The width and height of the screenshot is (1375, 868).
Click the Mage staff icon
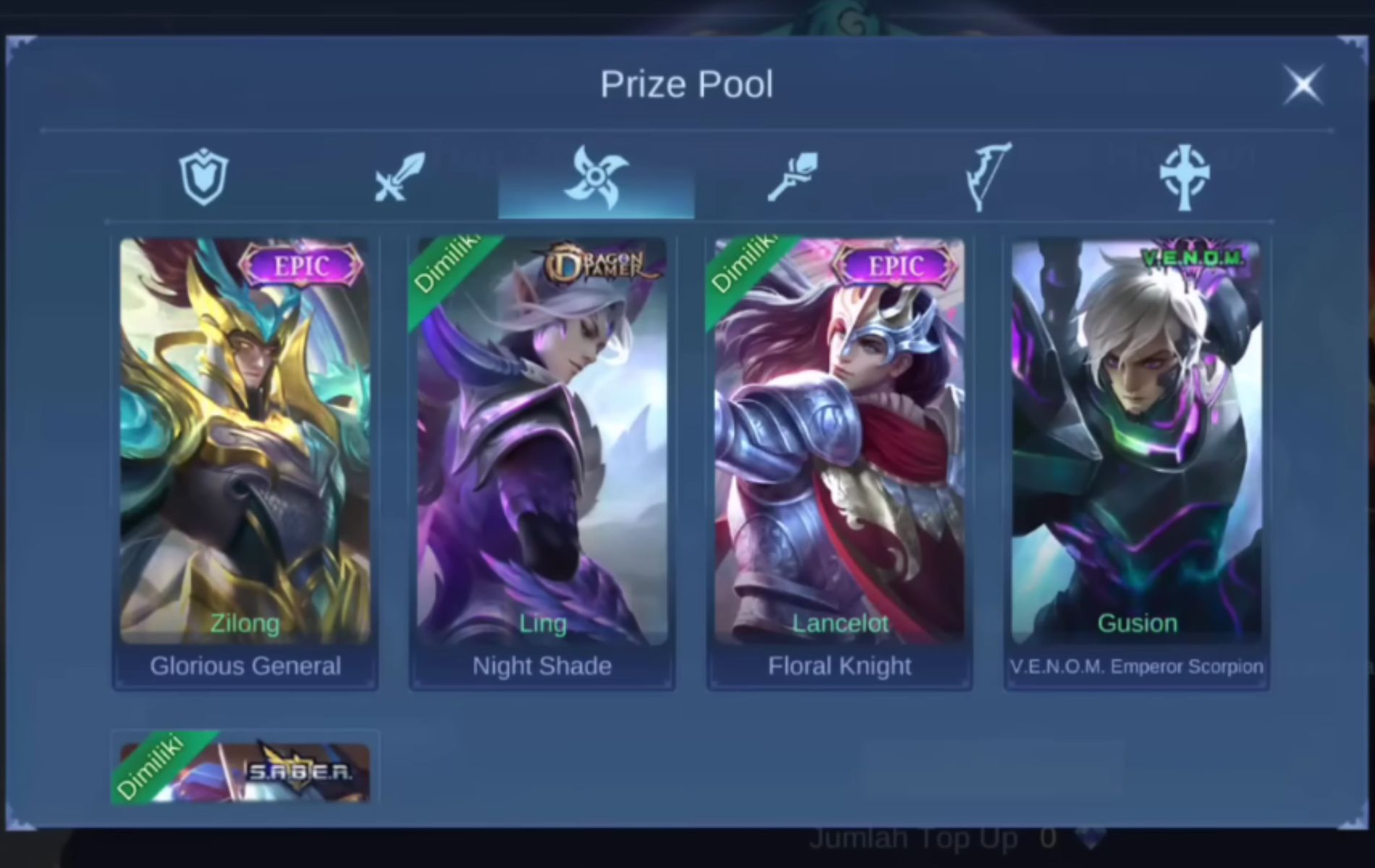[x=792, y=176]
